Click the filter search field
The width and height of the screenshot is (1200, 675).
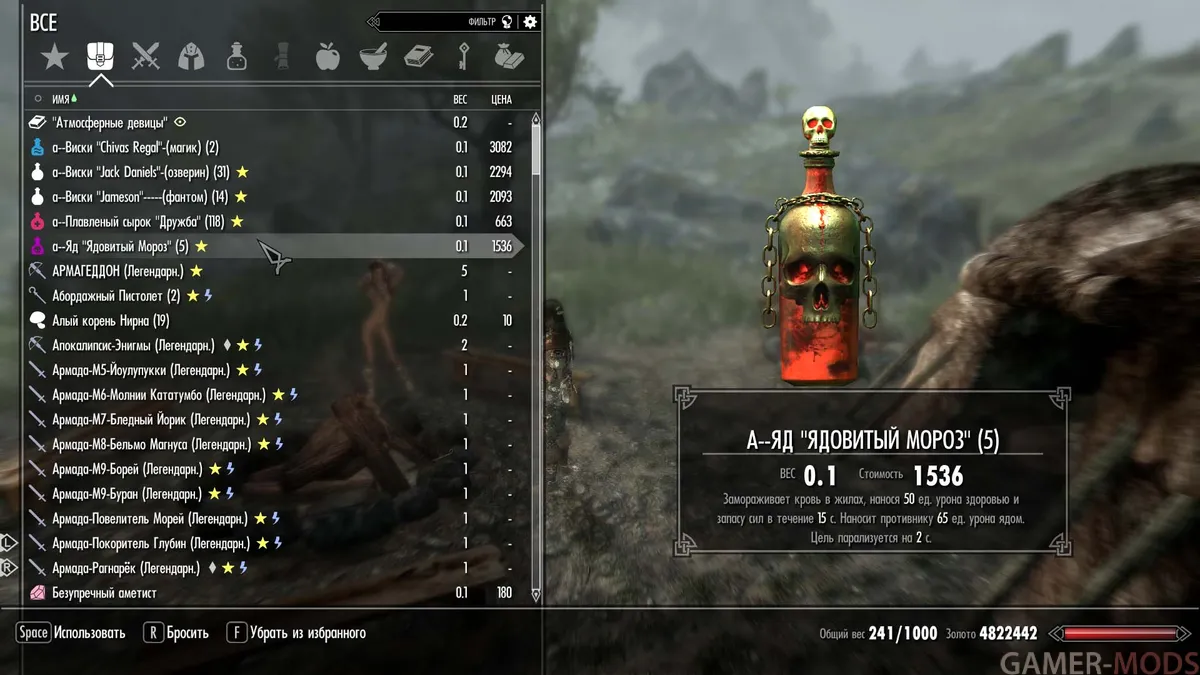[x=440, y=22]
